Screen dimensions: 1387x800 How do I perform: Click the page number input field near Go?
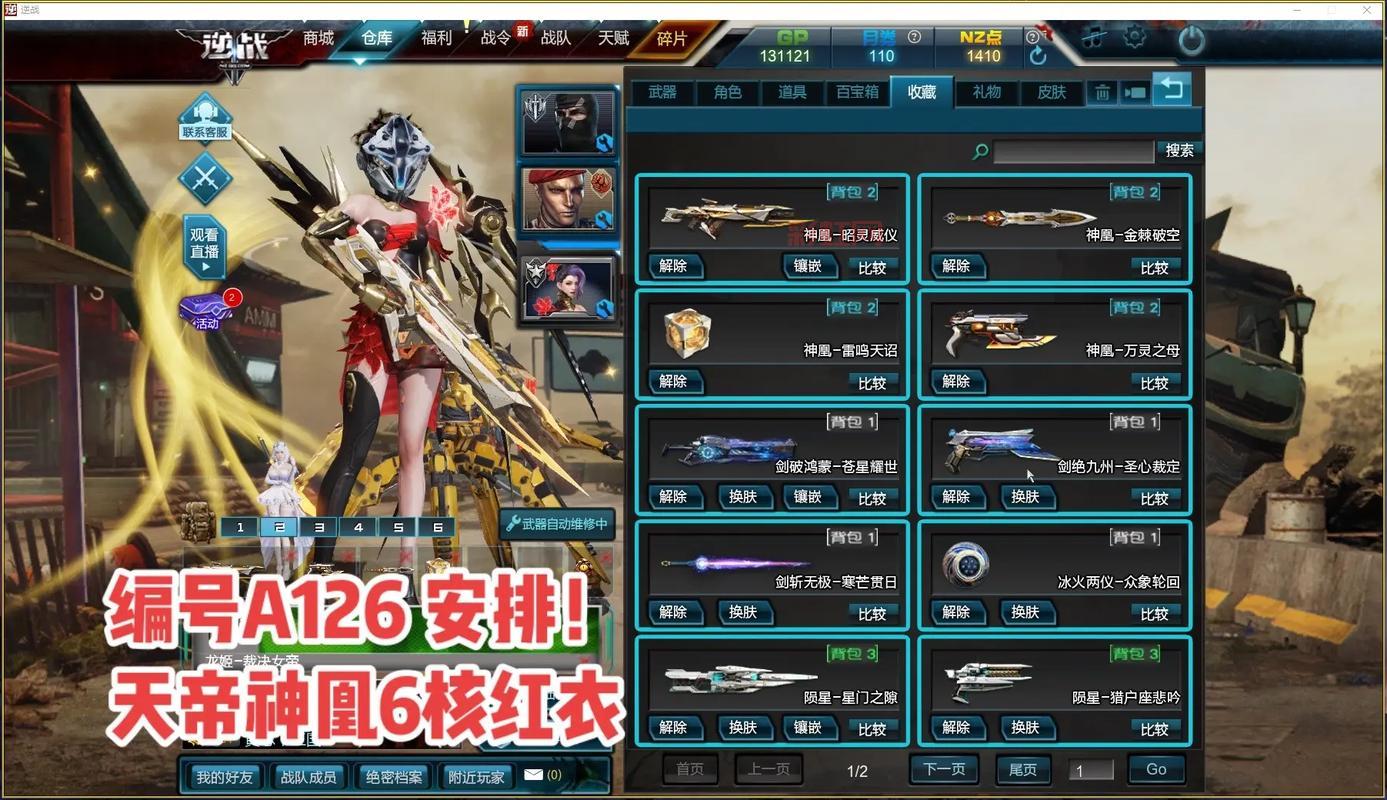coord(1092,768)
